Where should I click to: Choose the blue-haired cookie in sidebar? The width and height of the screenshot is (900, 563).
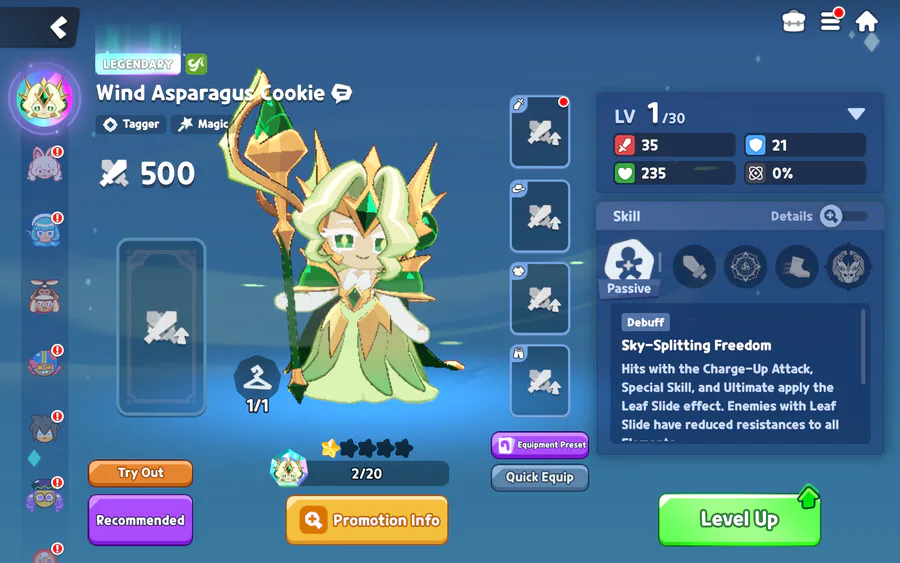pos(44,230)
